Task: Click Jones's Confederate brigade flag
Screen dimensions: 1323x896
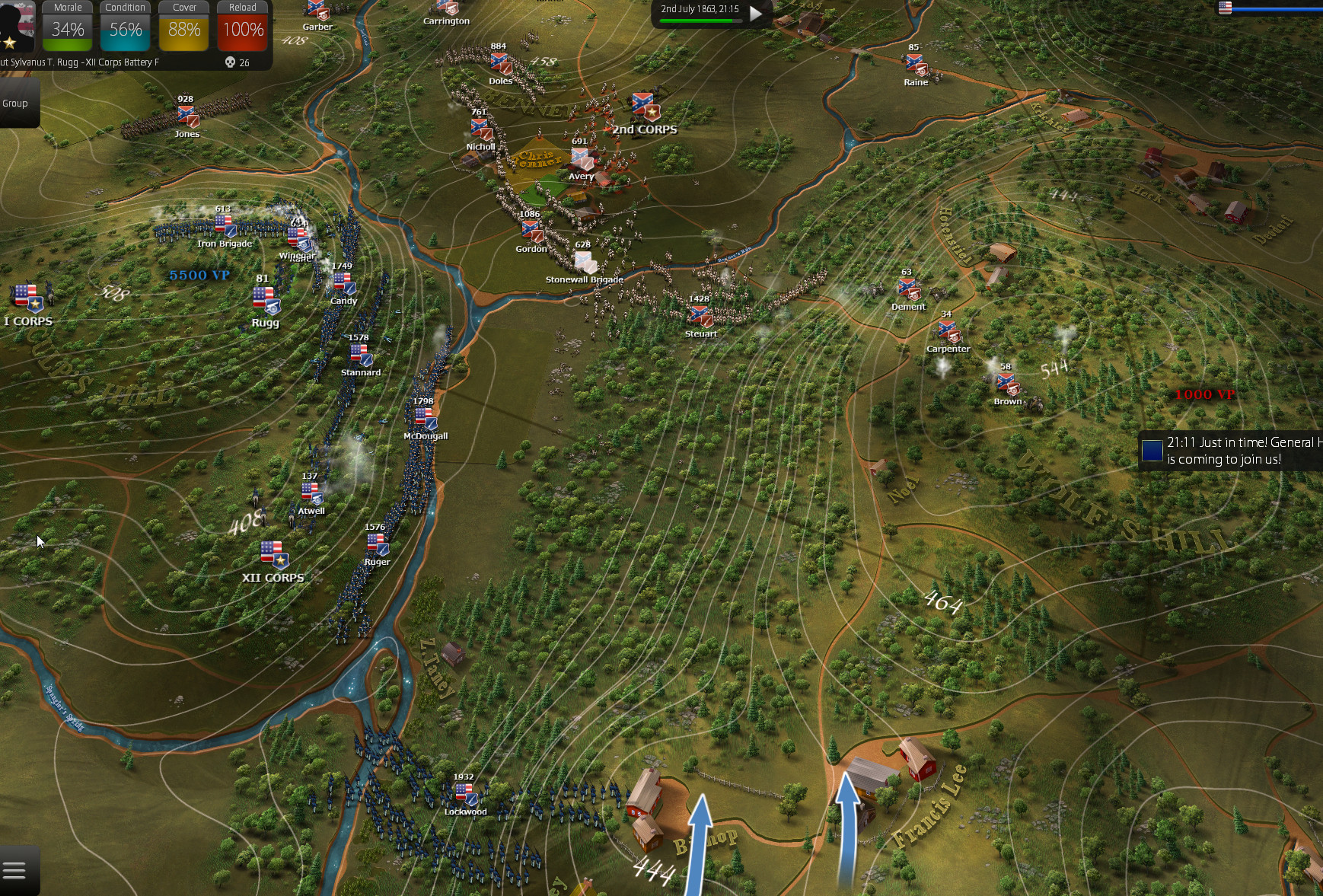Action: point(187,116)
